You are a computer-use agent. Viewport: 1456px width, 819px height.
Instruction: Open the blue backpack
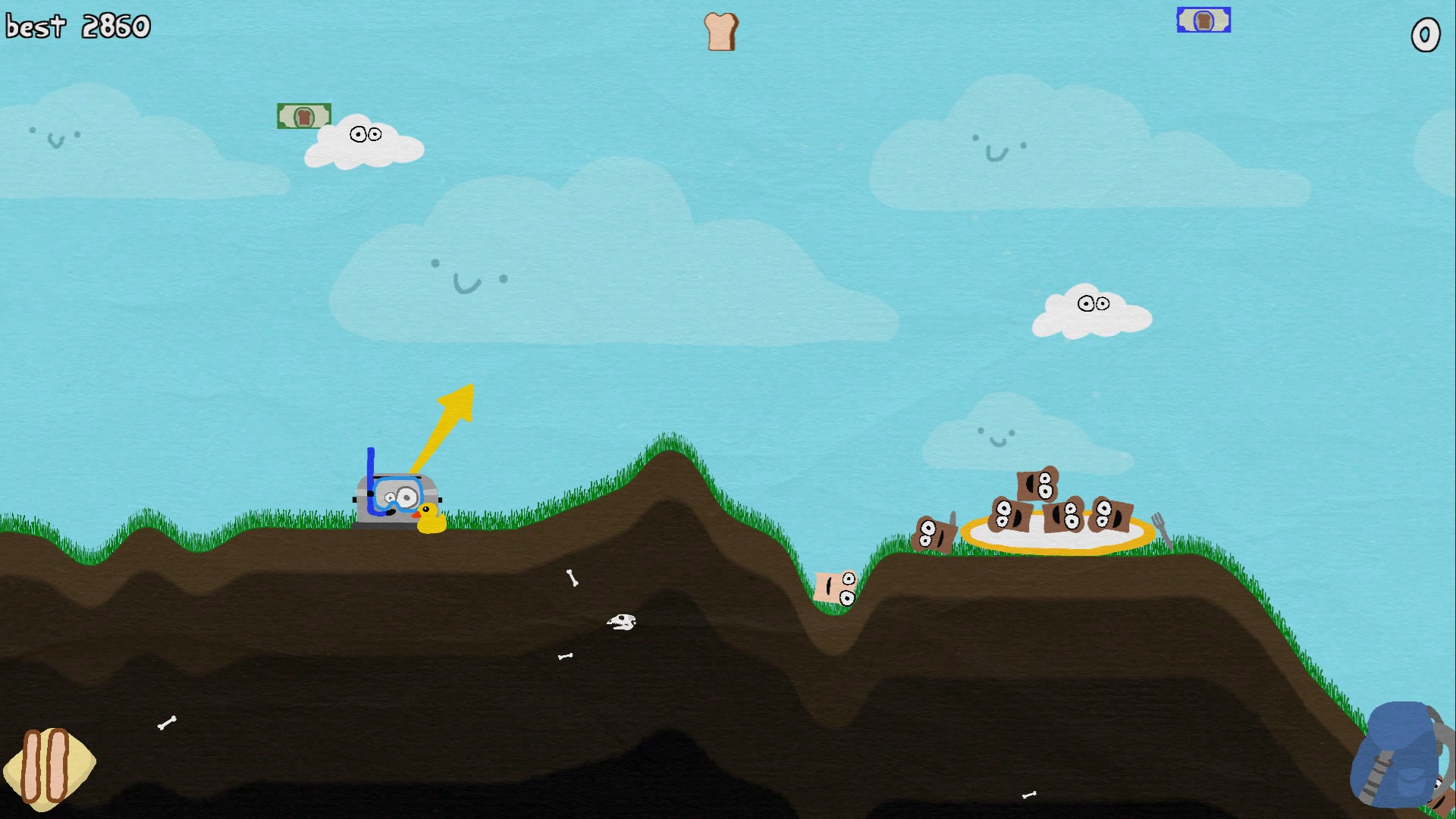tap(1400, 755)
